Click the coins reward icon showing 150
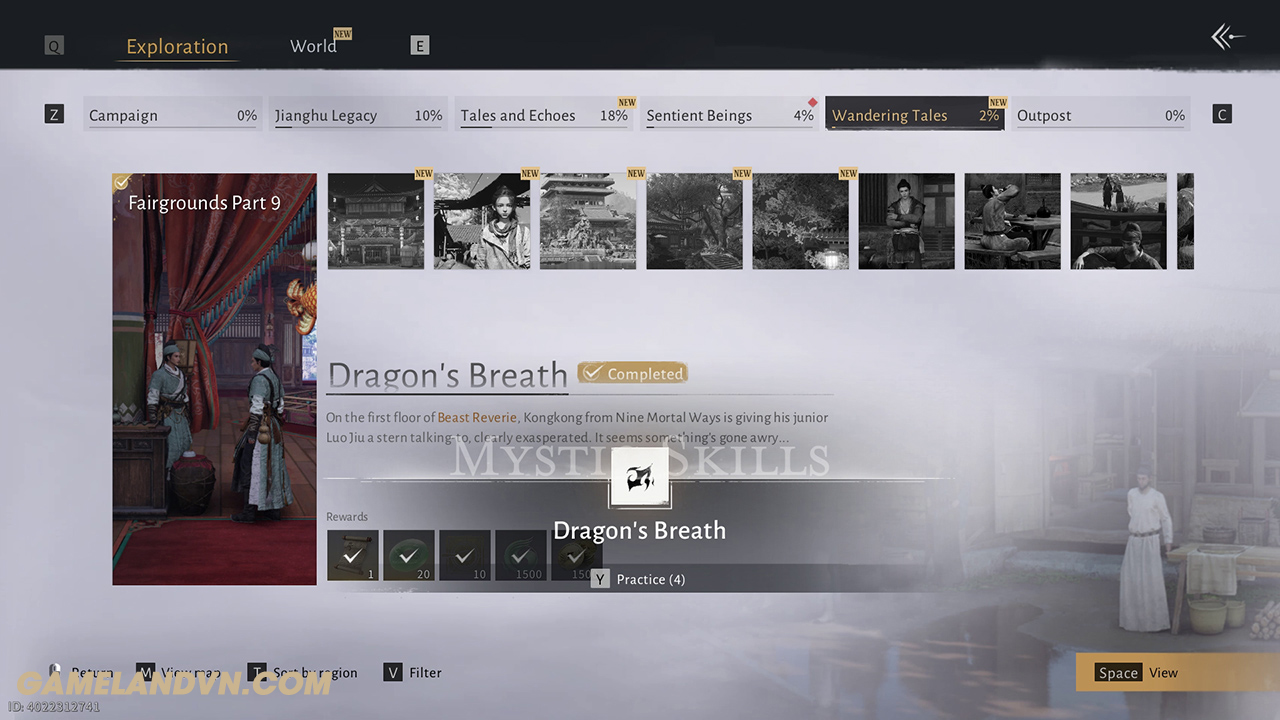Screen dimensions: 1280x720 [x=576, y=555]
